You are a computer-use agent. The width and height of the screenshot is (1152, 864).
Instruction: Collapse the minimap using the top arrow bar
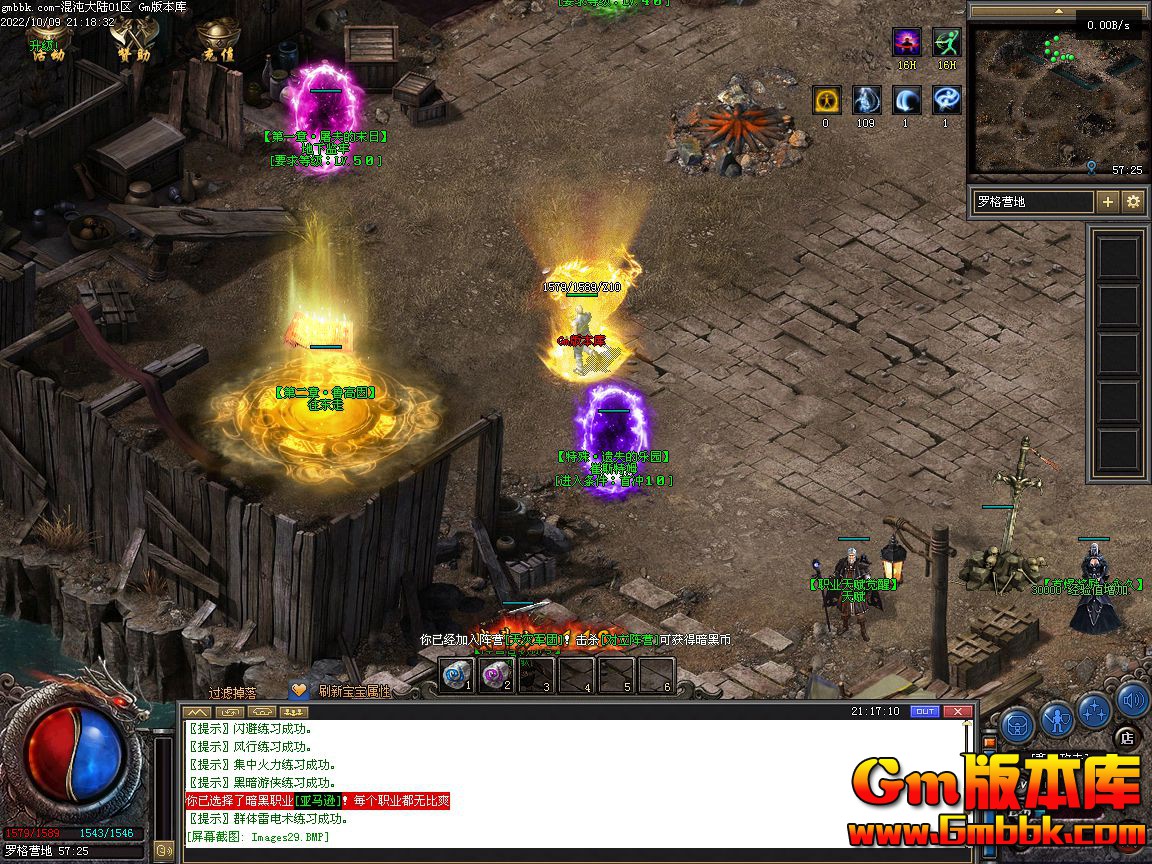click(x=1057, y=11)
